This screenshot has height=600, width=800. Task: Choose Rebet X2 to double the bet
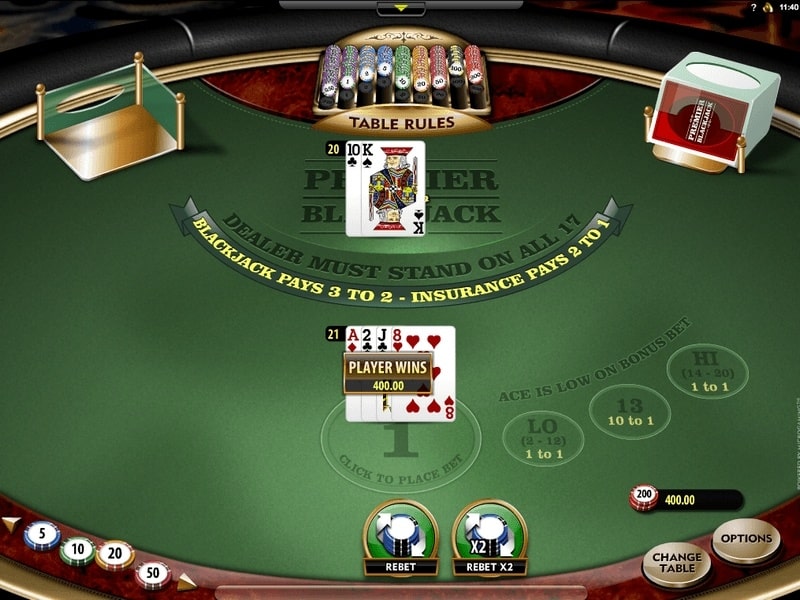[490, 535]
